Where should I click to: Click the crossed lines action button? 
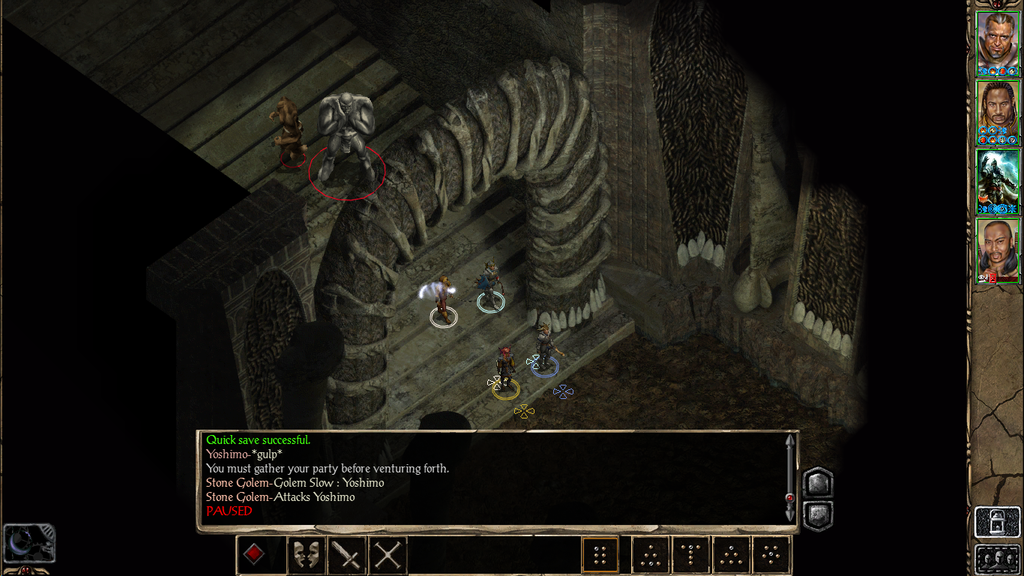coord(387,555)
